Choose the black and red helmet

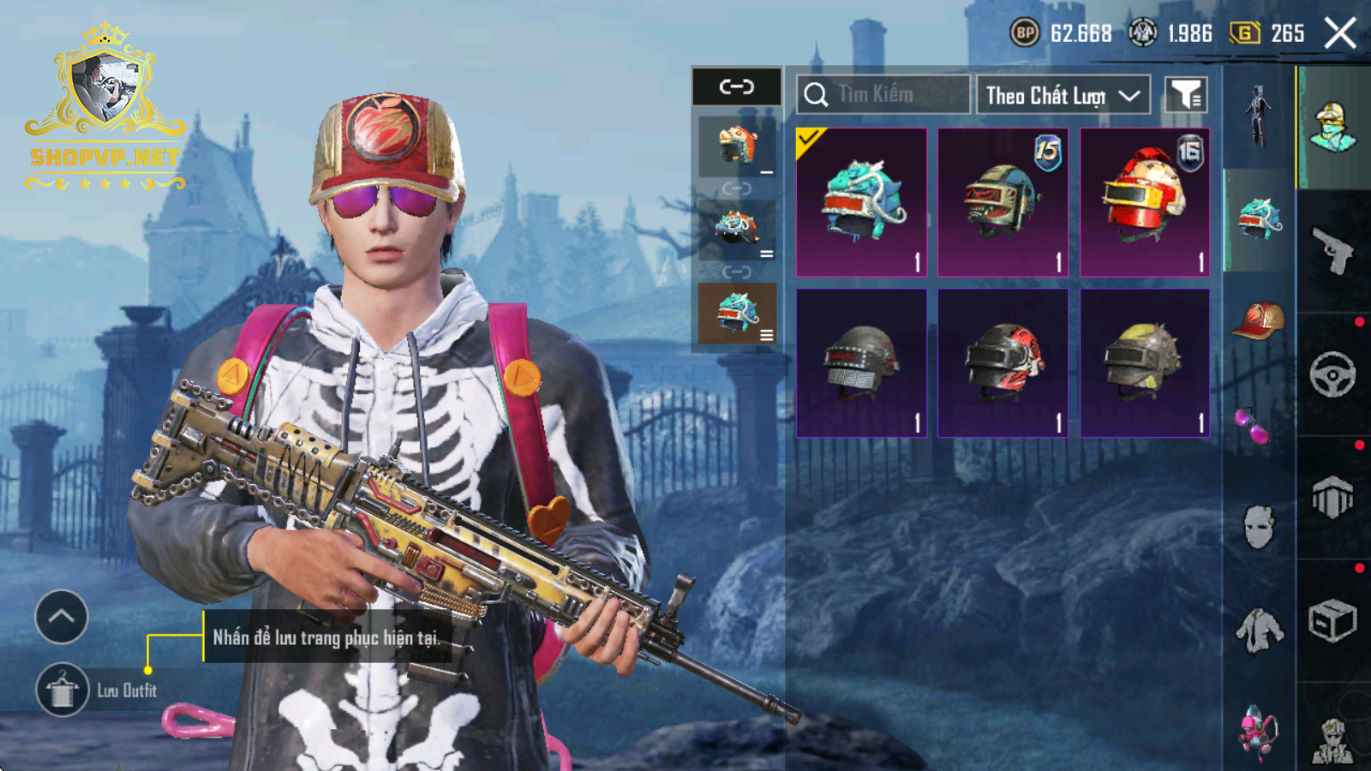pyautogui.click(x=1003, y=363)
